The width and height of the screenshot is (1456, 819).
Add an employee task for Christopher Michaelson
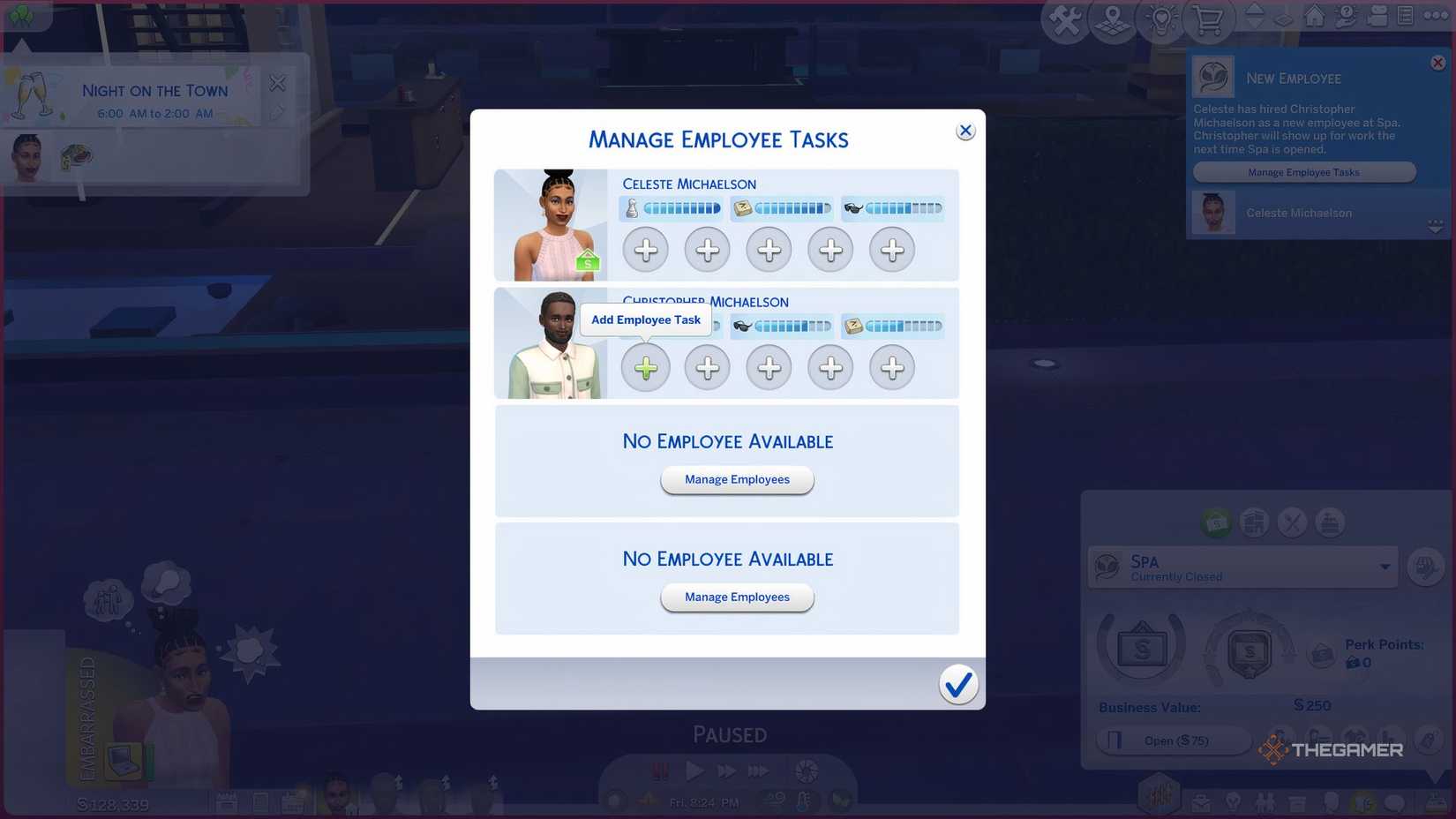645,367
